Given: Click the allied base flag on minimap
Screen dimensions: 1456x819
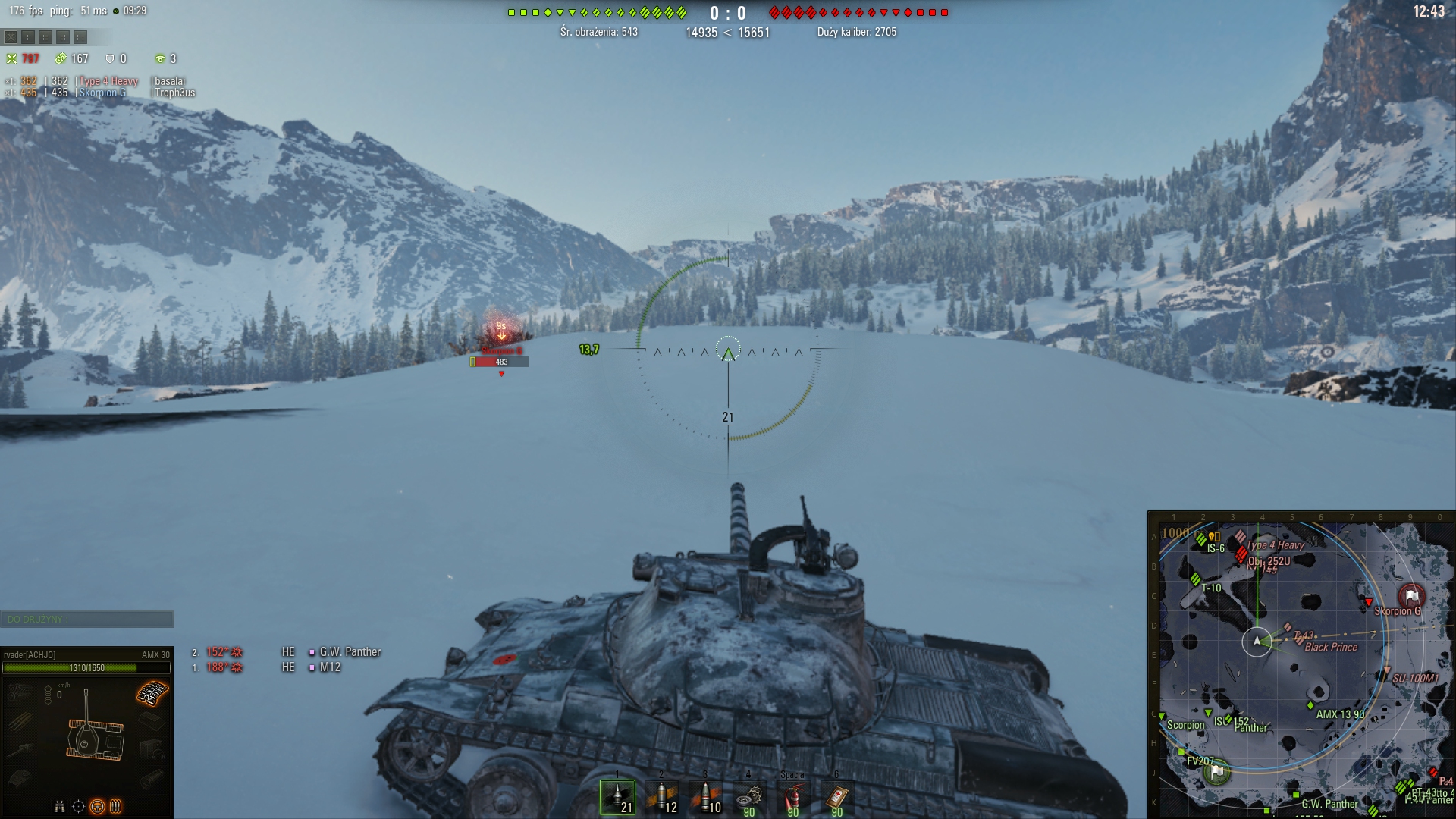Looking at the screenshot, I should click(1217, 771).
